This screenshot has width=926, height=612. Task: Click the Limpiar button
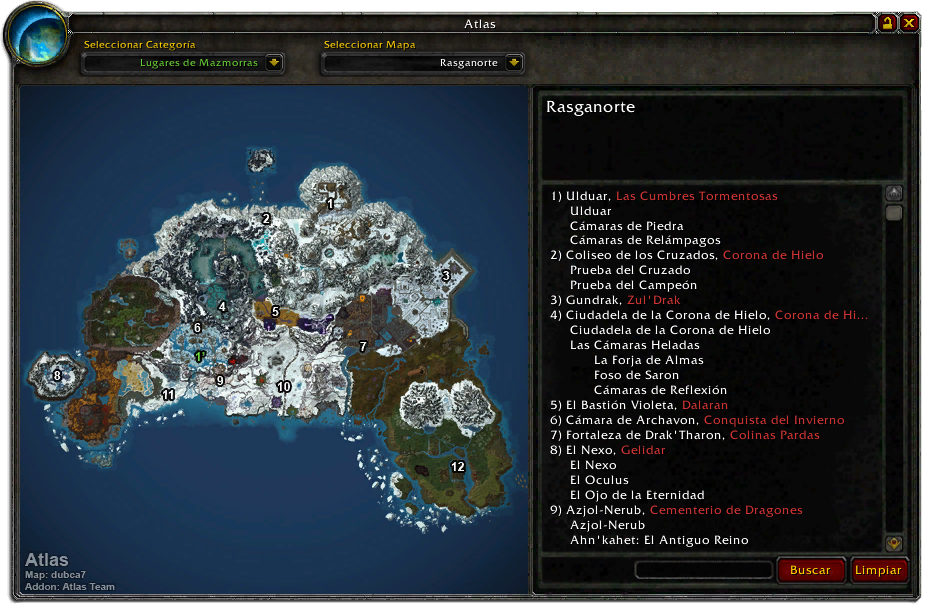878,570
